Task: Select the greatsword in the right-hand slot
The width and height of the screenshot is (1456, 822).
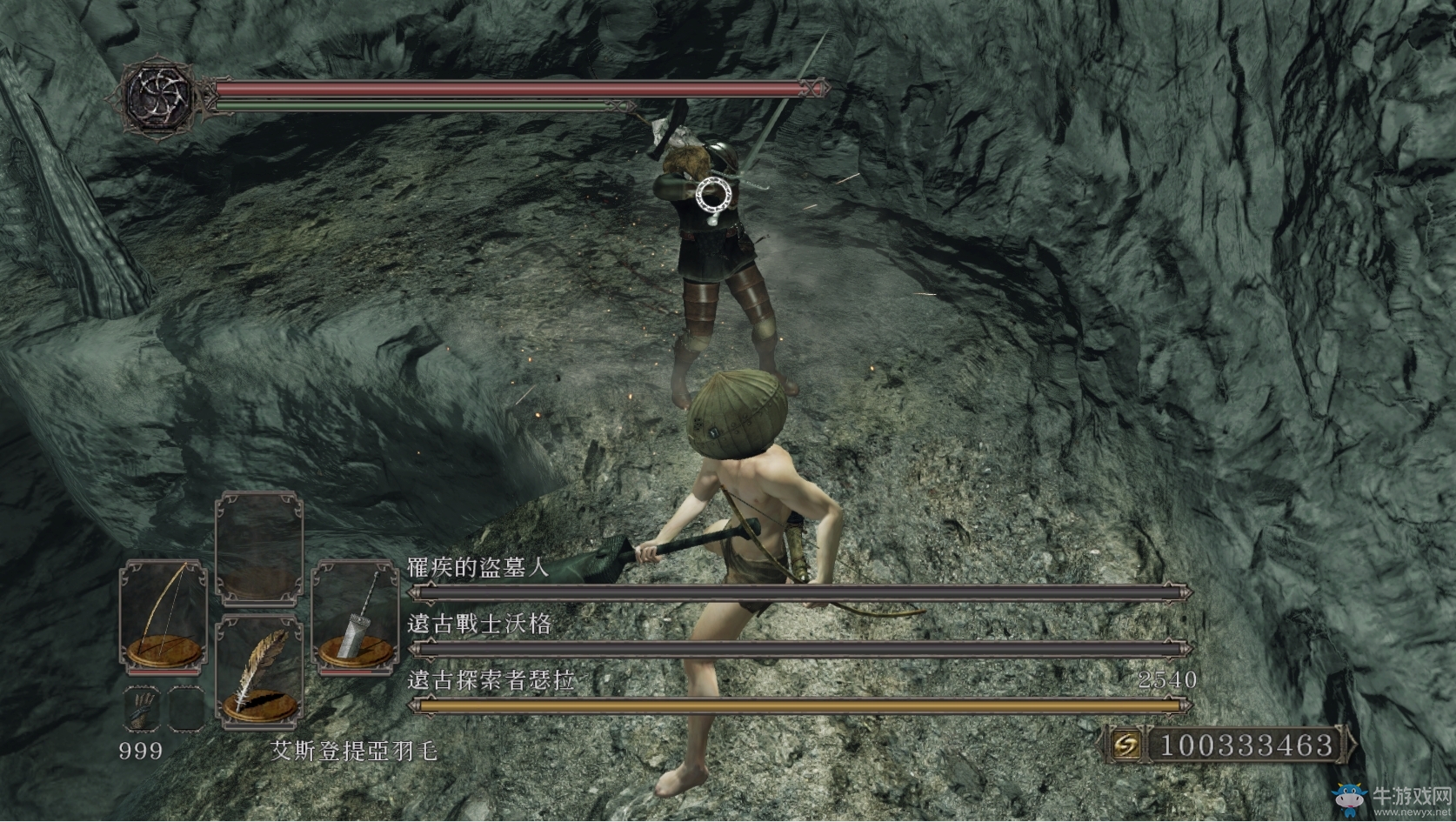Action: pos(355,616)
